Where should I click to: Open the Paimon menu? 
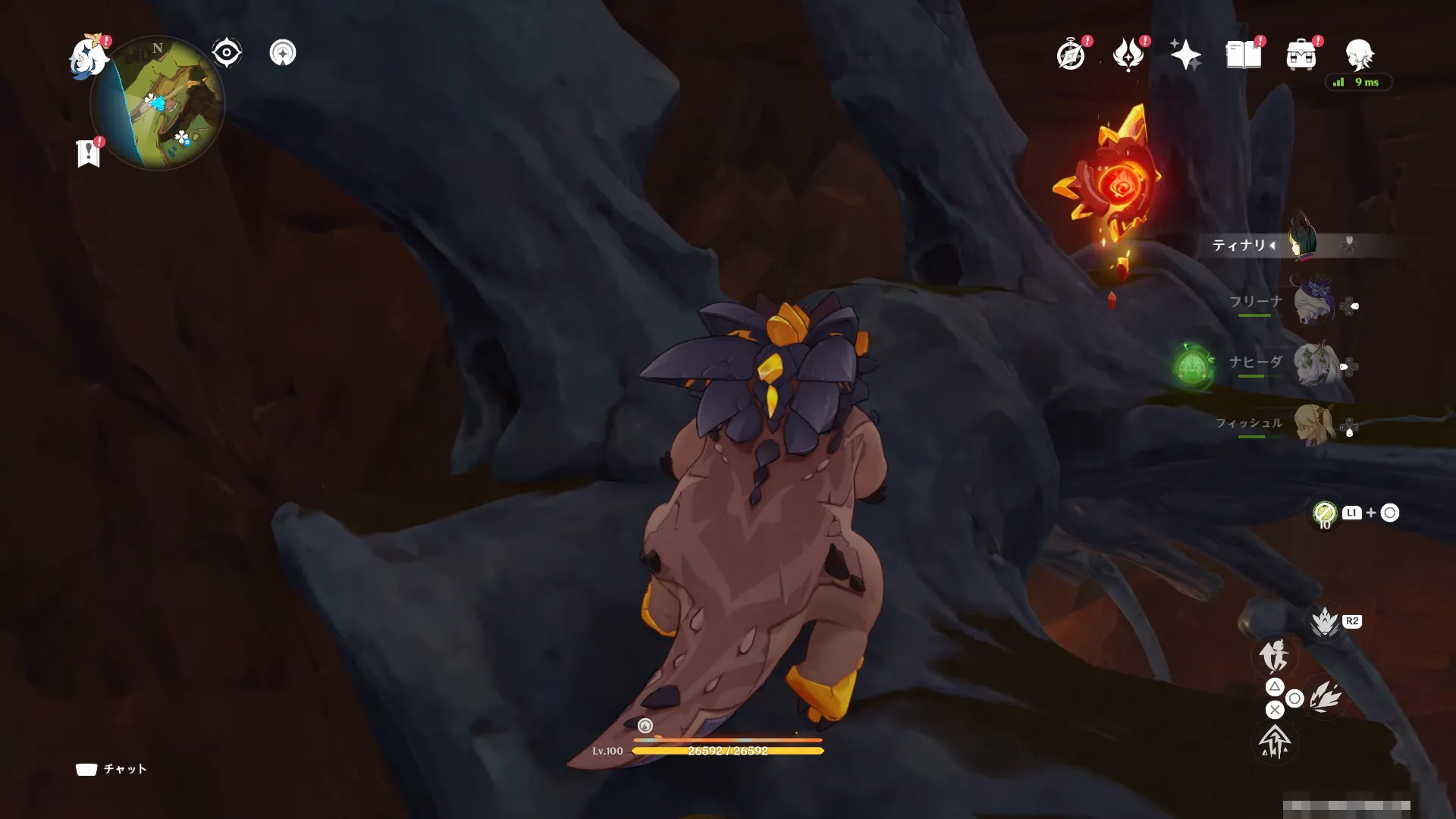pos(88,56)
